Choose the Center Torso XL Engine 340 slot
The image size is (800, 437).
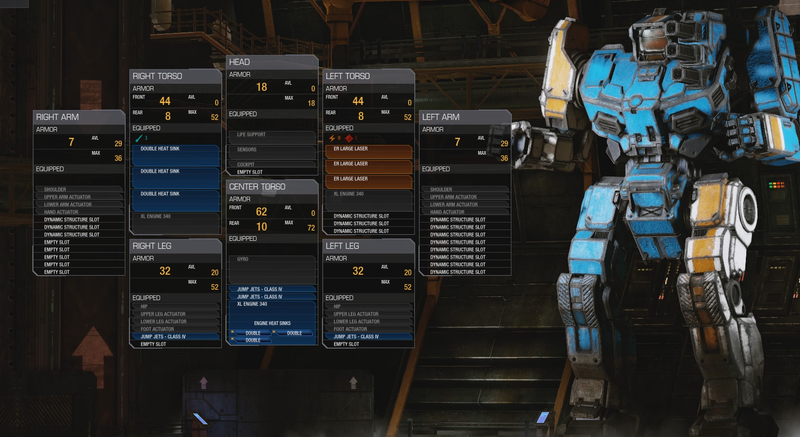(x=271, y=303)
